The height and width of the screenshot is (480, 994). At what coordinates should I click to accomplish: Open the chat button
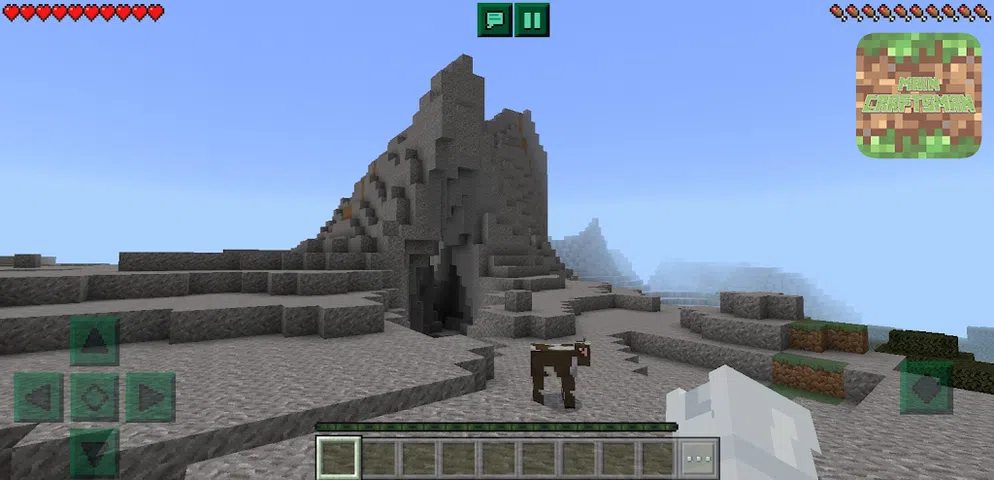coord(494,19)
